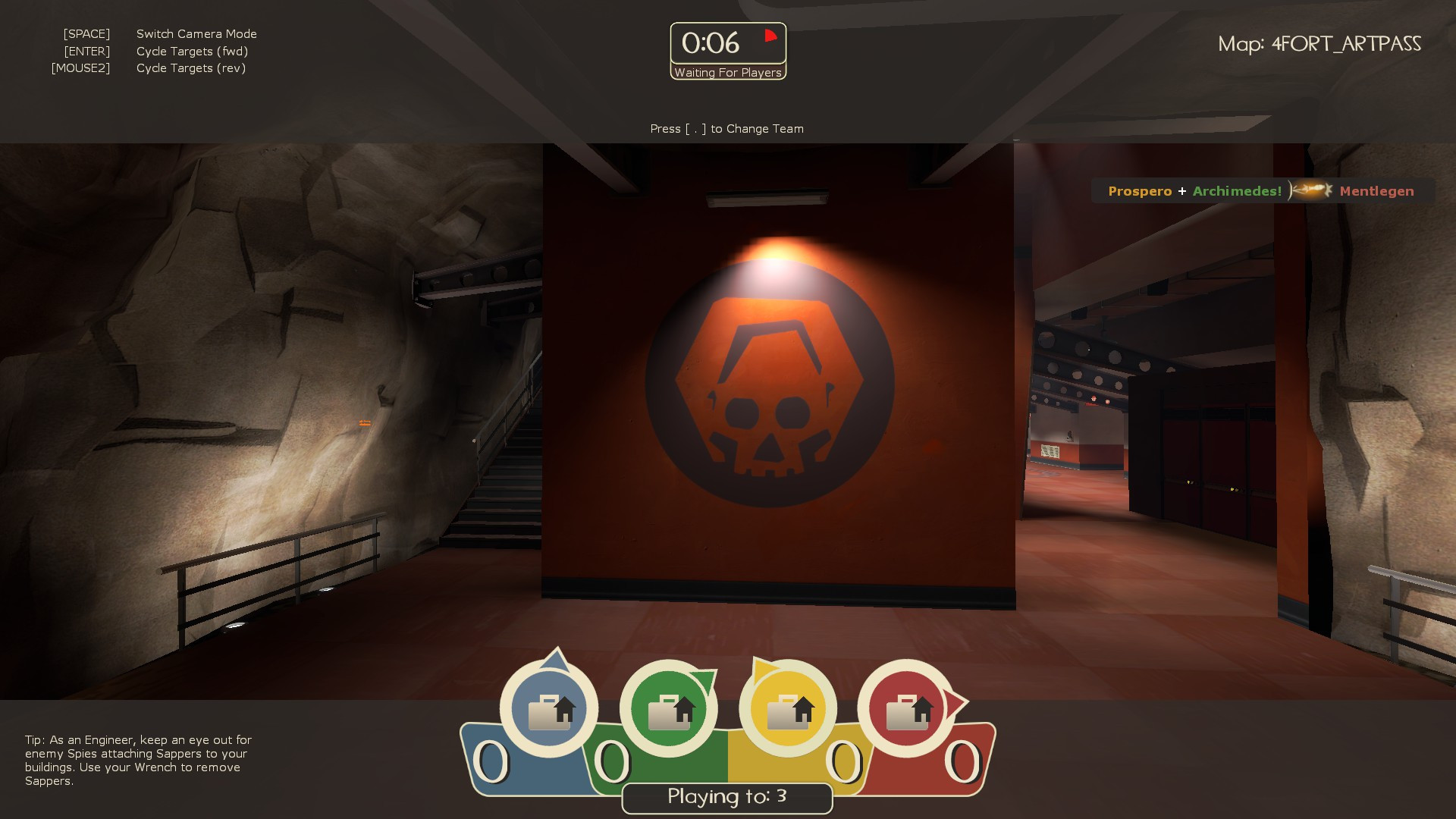Viewport: 1456px width, 819px height.
Task: Click Press [ . ] to Change Team text
Action: tap(726, 128)
